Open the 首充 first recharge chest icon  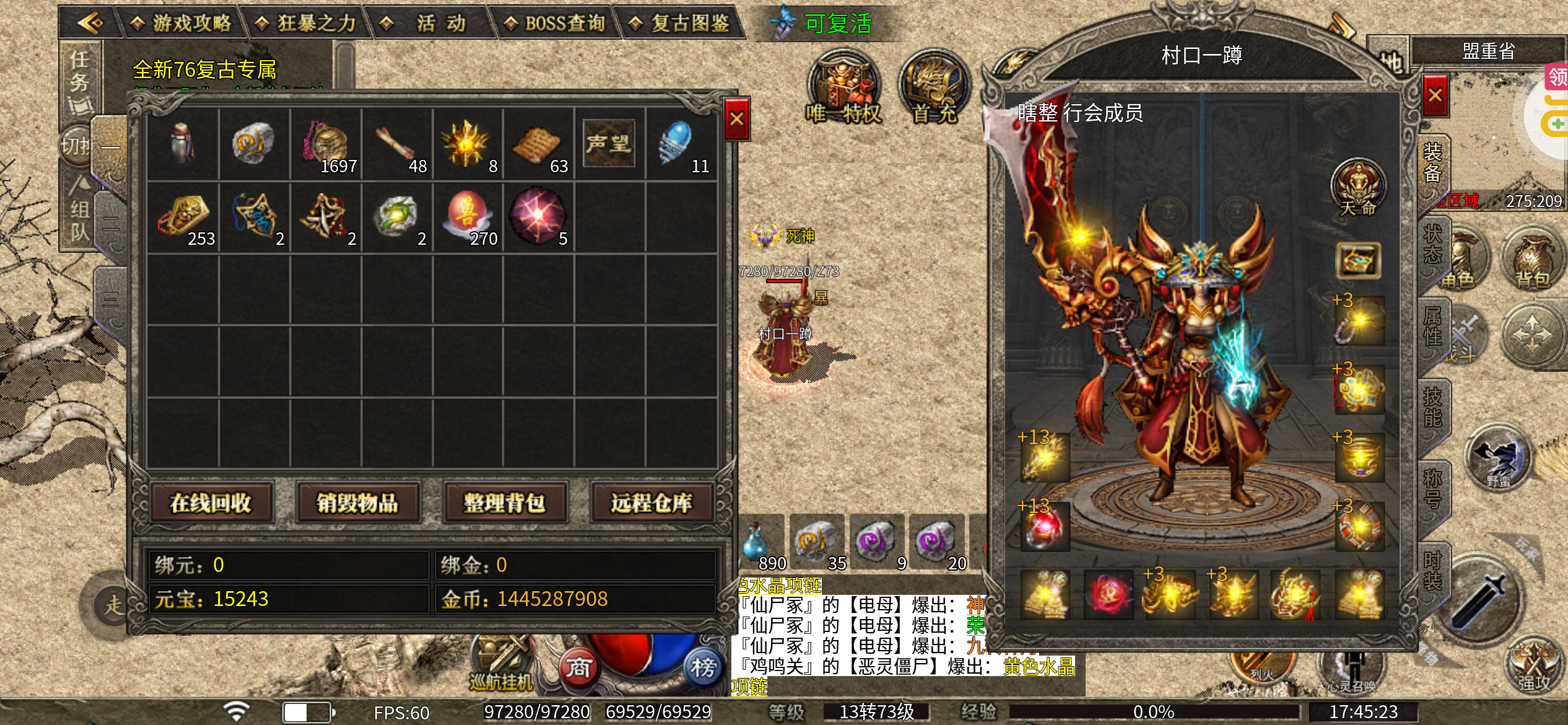pyautogui.click(x=934, y=87)
